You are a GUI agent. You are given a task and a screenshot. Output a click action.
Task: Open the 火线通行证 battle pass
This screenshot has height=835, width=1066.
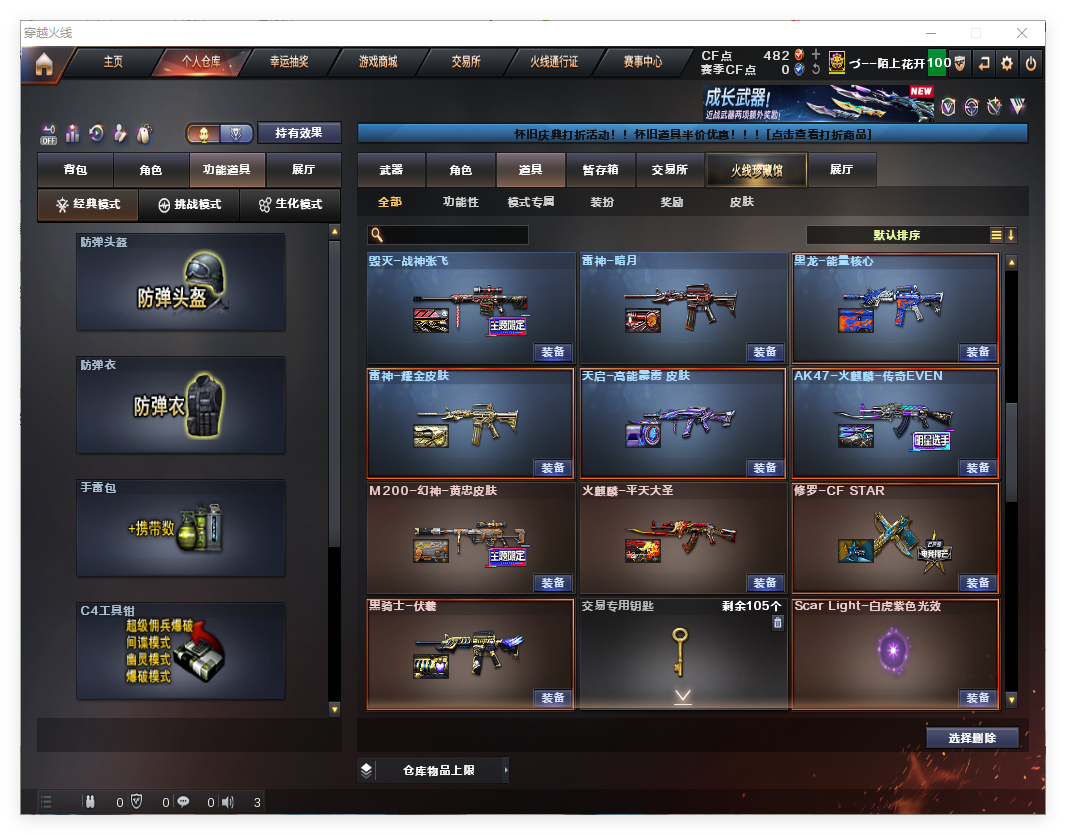click(554, 62)
